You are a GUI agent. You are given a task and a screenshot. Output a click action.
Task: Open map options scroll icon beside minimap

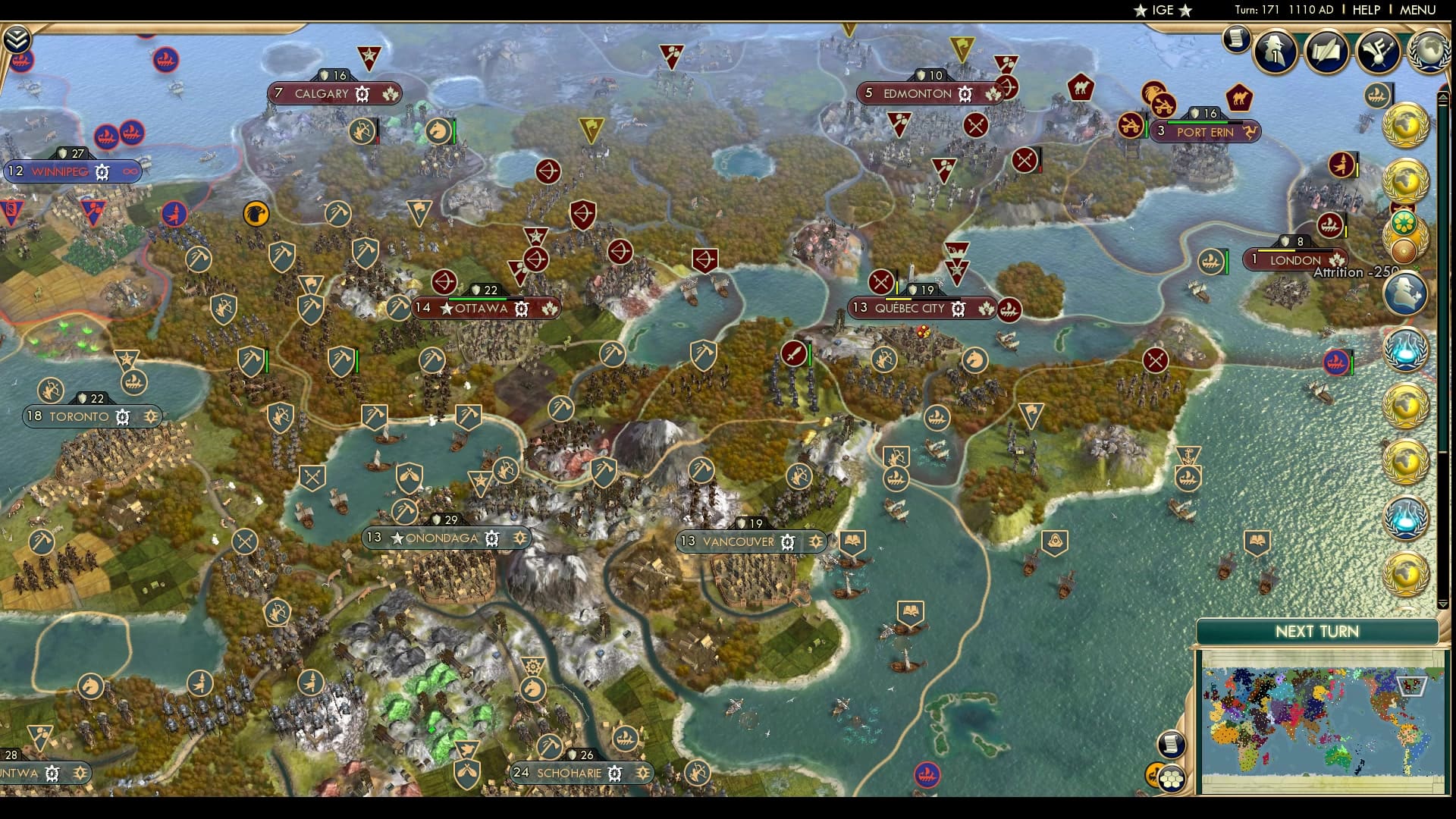[1172, 745]
